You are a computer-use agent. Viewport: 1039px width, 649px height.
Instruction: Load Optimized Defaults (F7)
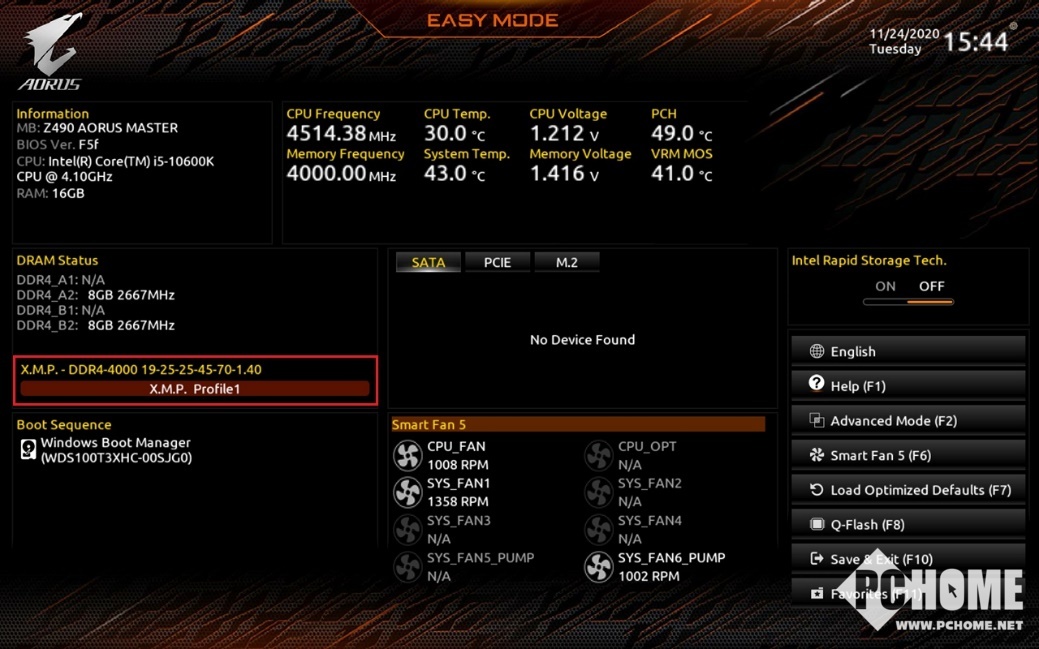(x=908, y=490)
